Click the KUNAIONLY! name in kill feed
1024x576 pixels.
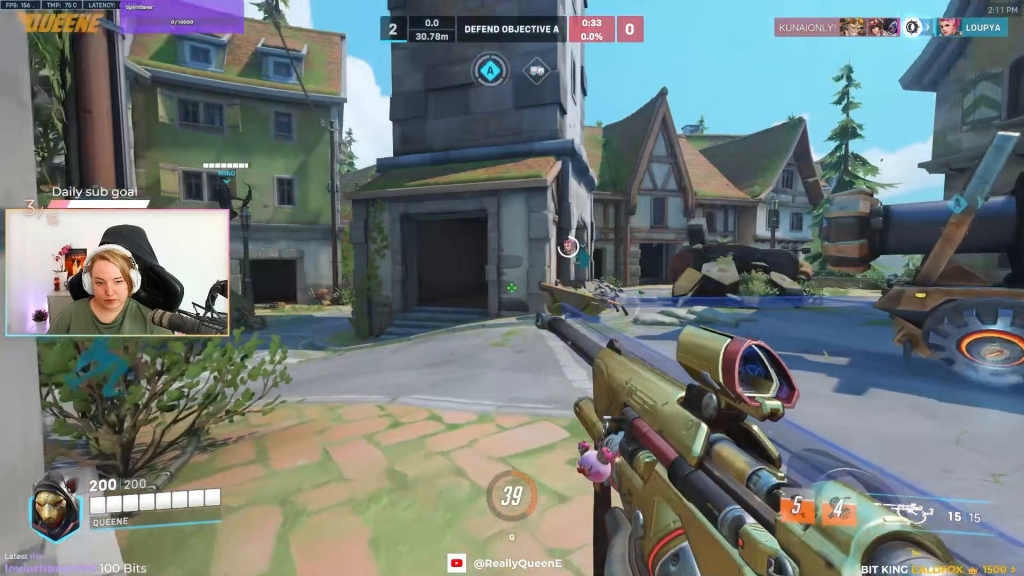(807, 27)
